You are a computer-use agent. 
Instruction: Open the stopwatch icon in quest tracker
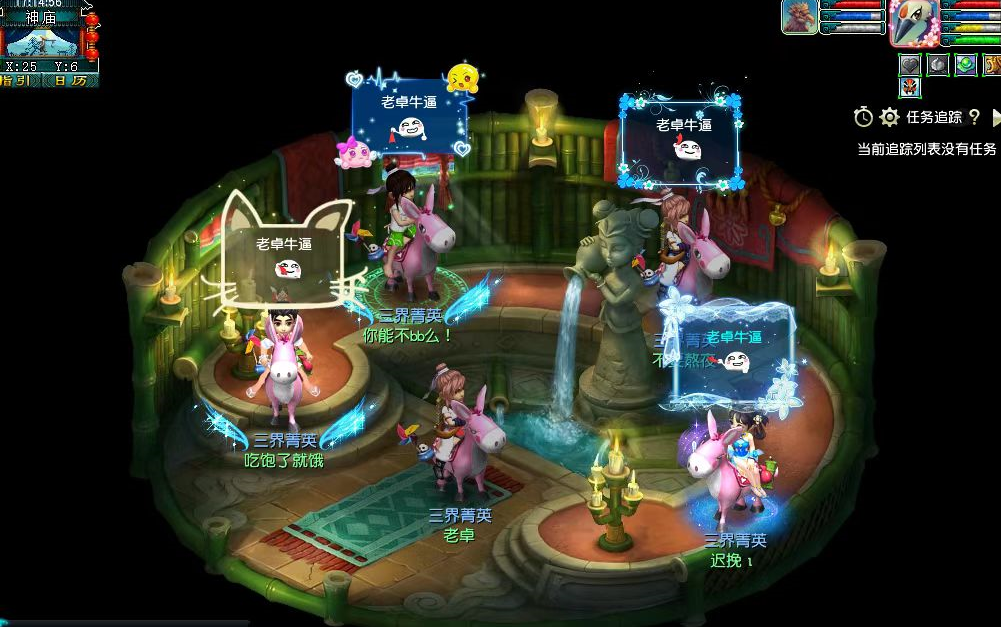pyautogui.click(x=863, y=117)
